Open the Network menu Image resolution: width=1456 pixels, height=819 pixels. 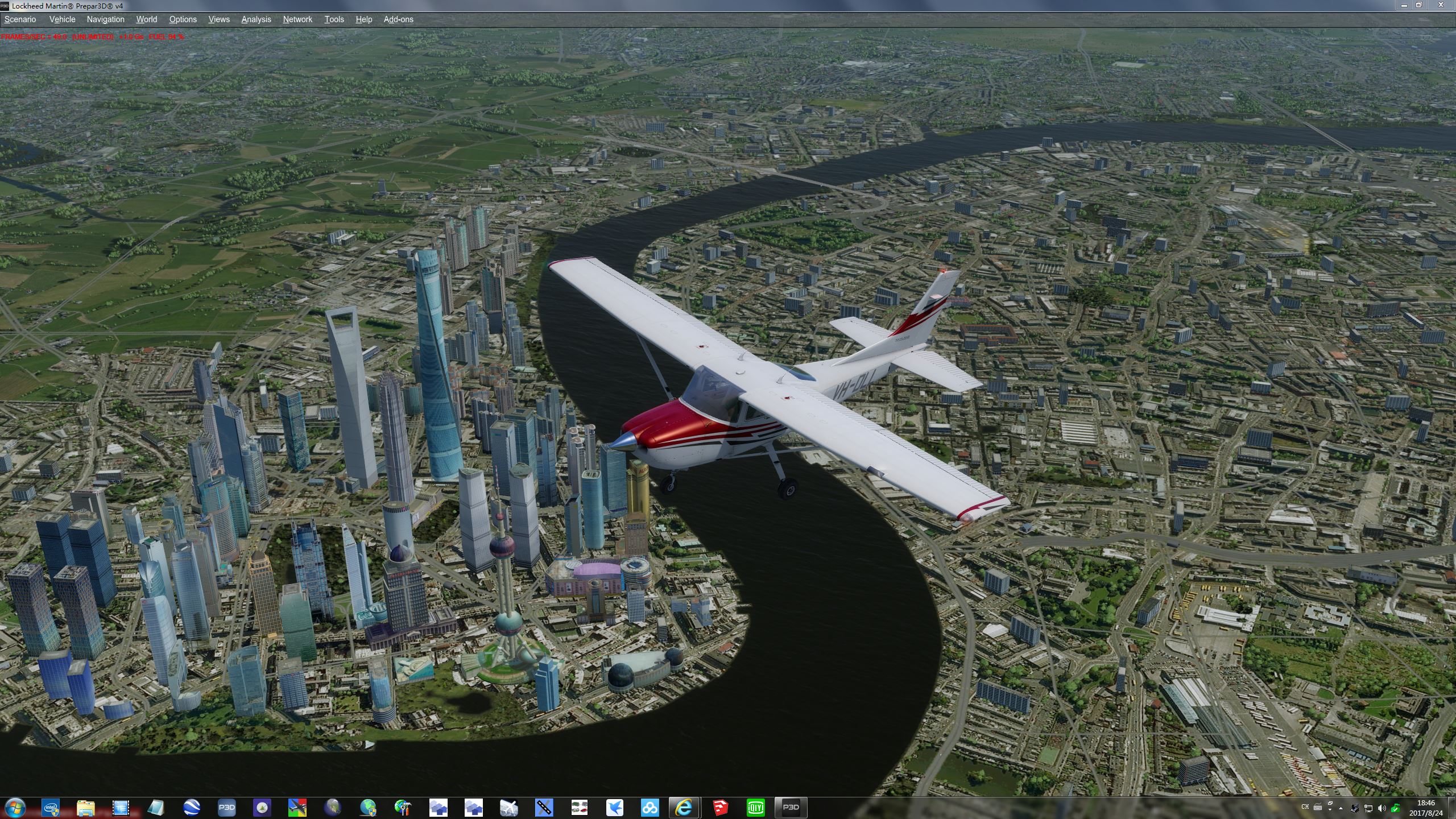(x=297, y=19)
